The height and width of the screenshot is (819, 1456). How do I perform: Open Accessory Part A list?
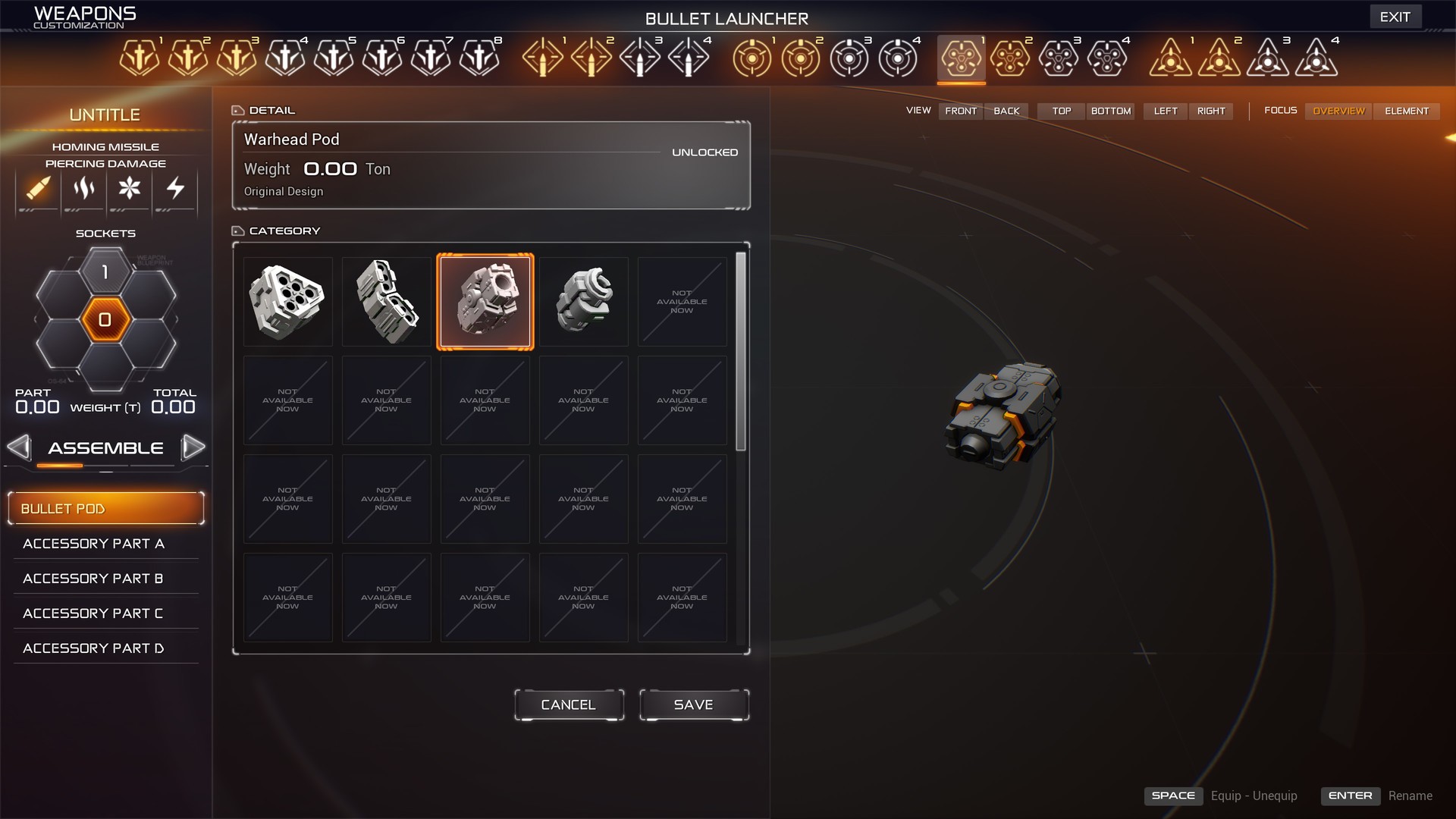[94, 544]
